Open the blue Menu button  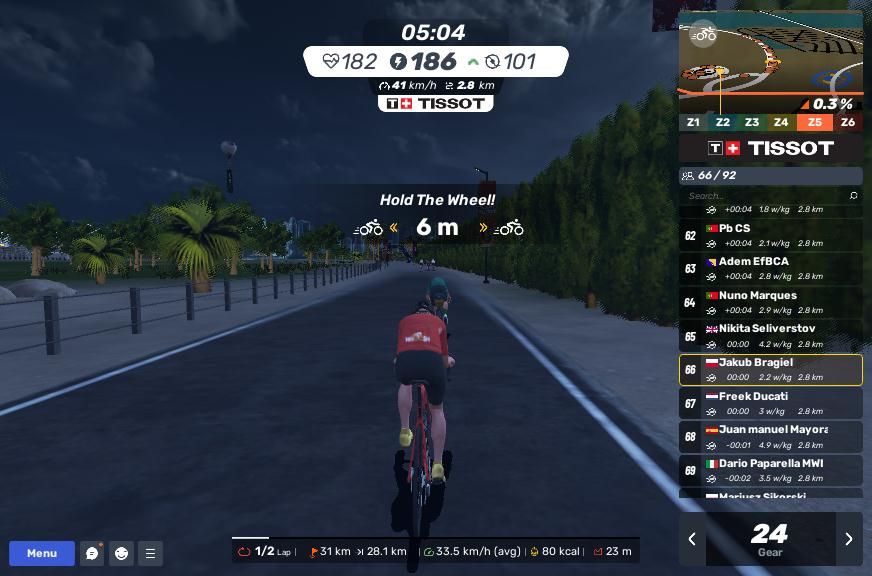[42, 553]
